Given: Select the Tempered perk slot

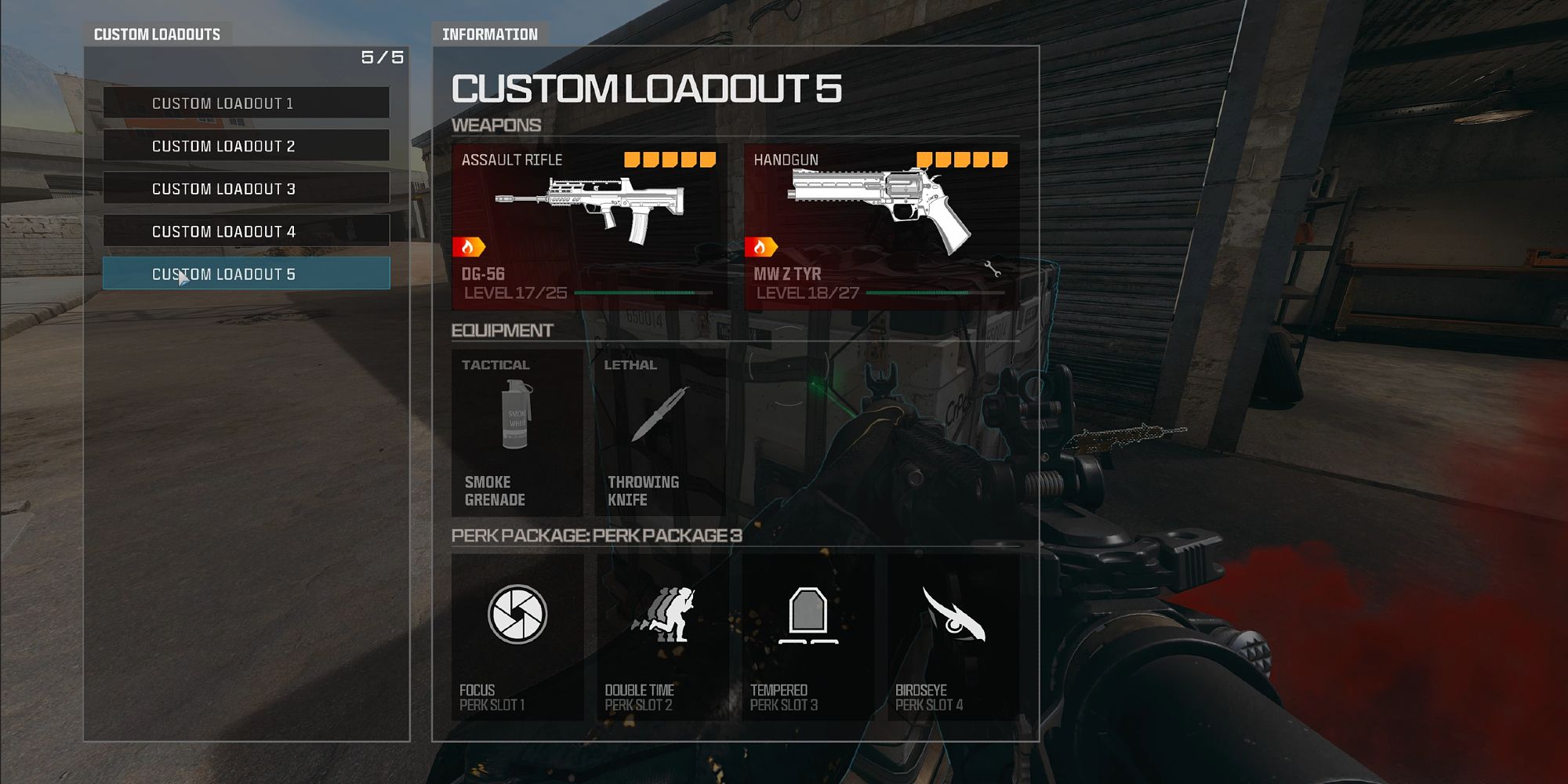Looking at the screenshot, I should 808,636.
